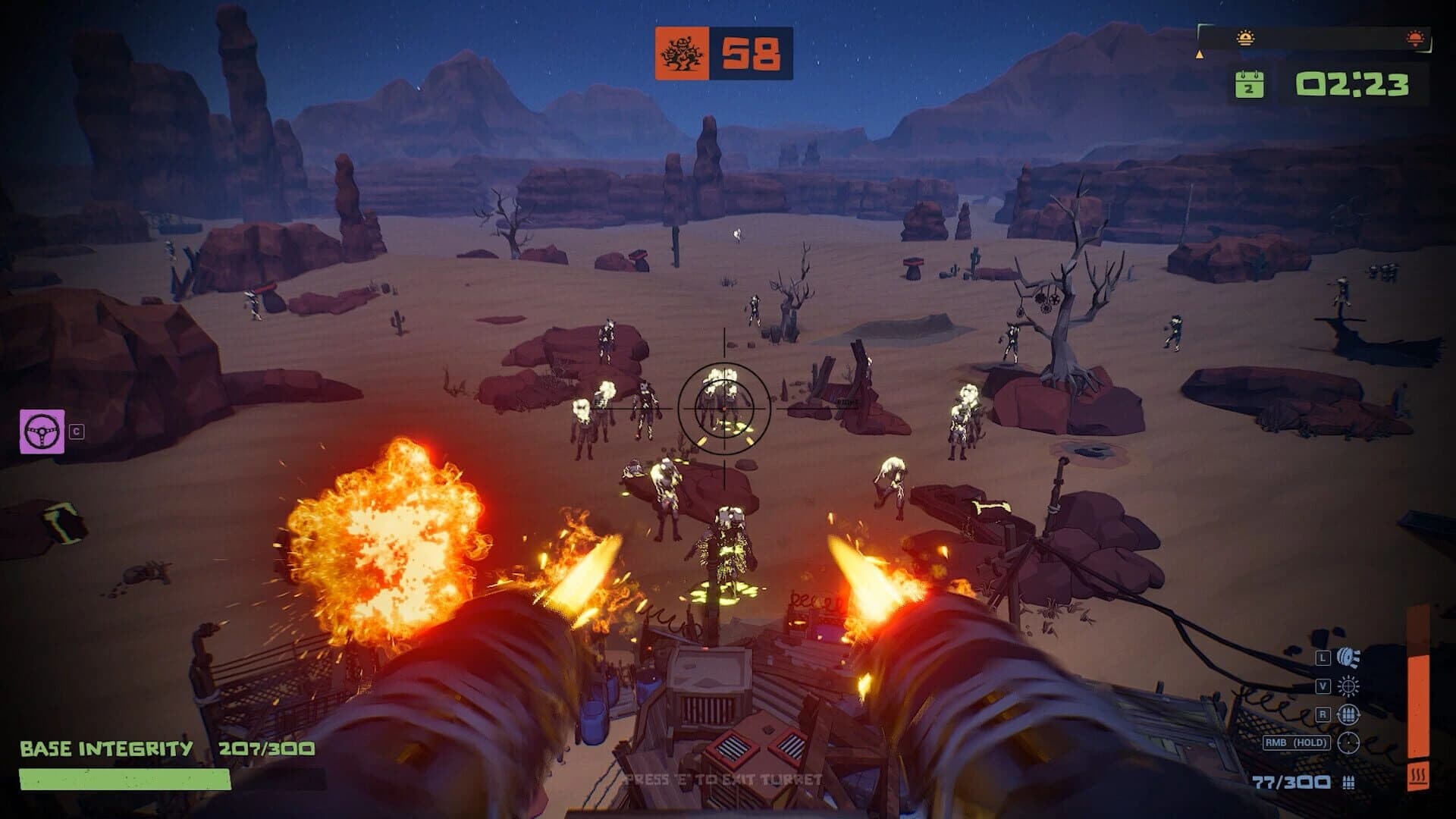The width and height of the screenshot is (1456, 819).
Task: Toggle the turret headlight with the L prompt
Action: [x=1324, y=657]
